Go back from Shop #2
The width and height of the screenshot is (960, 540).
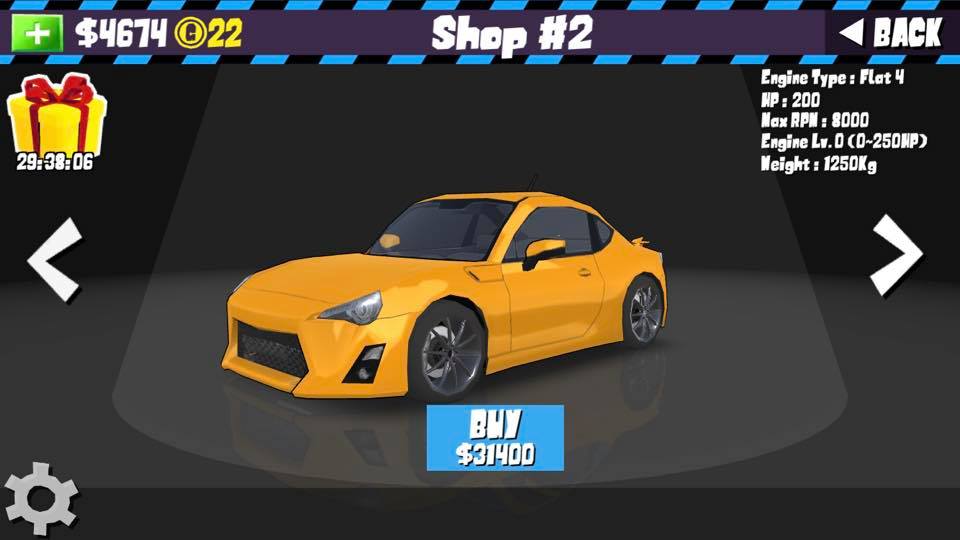tap(891, 33)
